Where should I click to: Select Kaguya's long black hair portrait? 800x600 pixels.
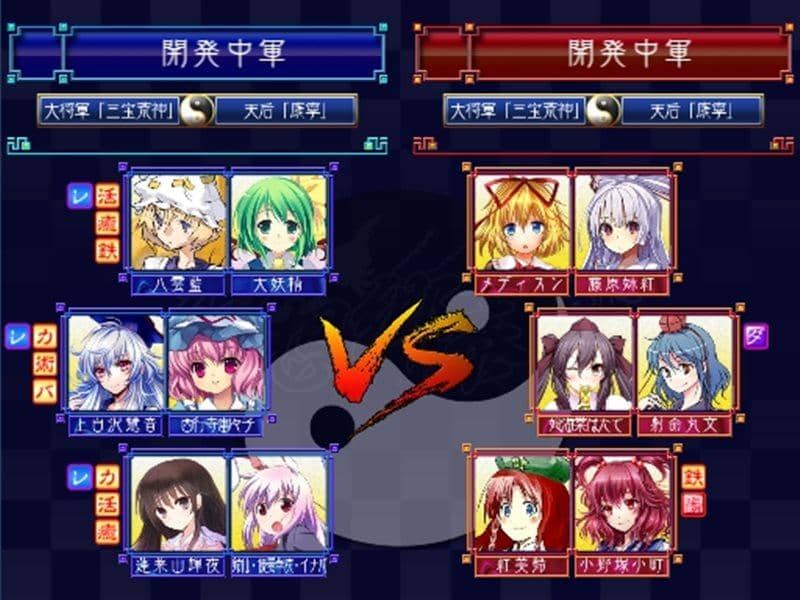[x=179, y=502]
